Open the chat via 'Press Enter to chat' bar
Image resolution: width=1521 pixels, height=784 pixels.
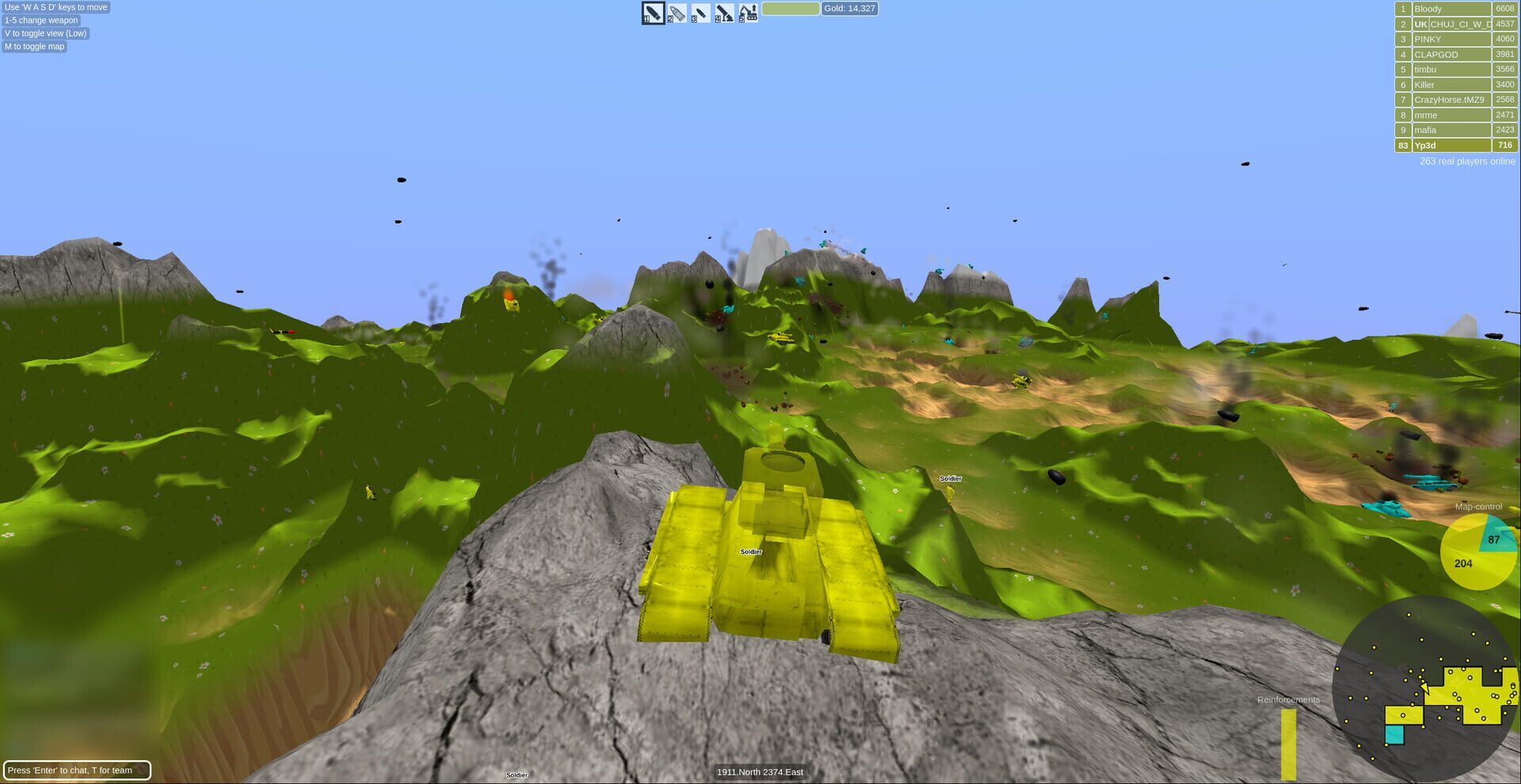77,769
